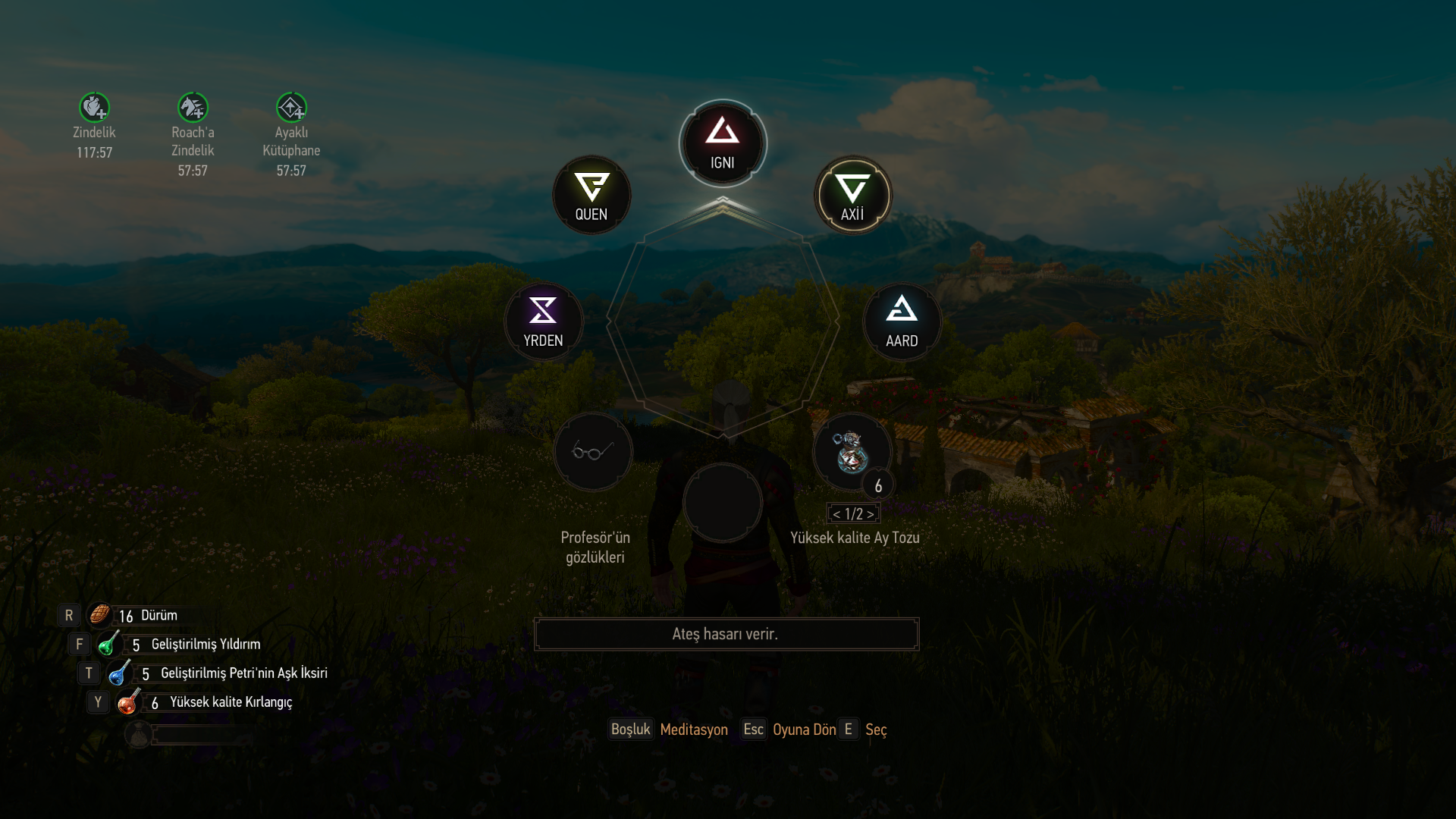This screenshot has width=1456, height=819.
Task: Start Meditasyon from the bottom bar
Action: 693,730
